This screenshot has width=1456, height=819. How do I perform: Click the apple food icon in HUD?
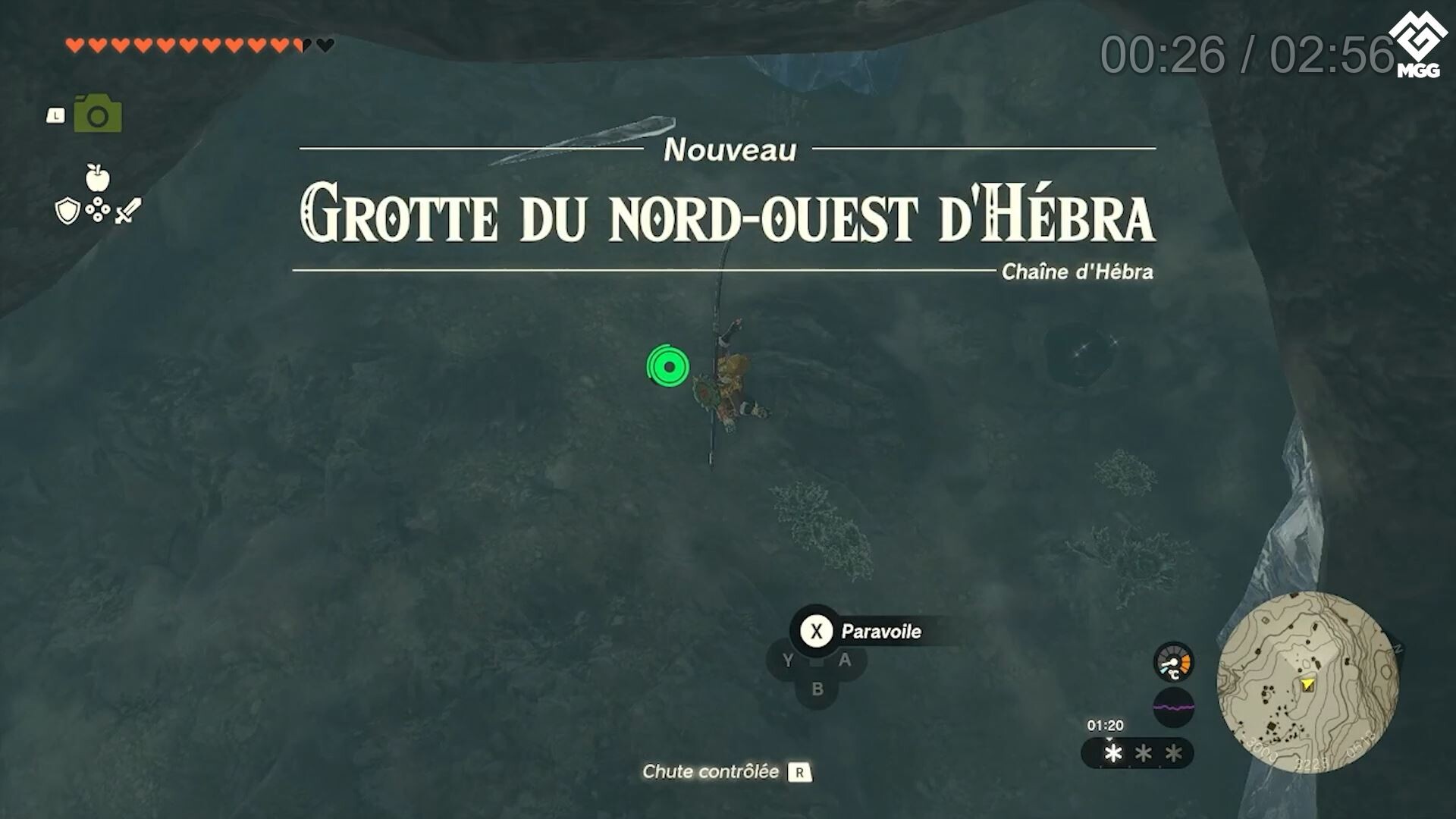pyautogui.click(x=98, y=177)
